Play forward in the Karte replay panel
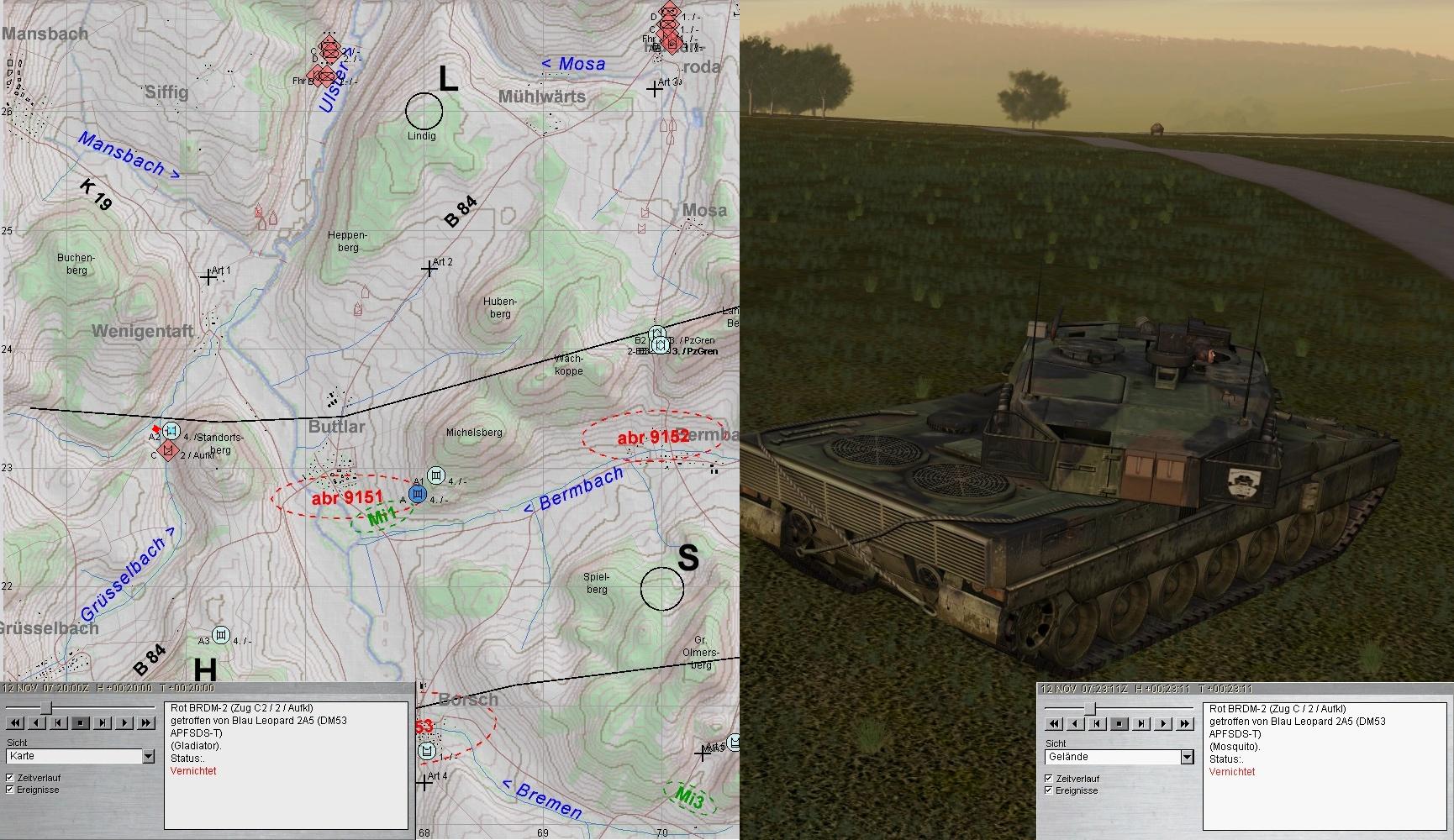This screenshot has width=1454, height=840. [x=124, y=722]
